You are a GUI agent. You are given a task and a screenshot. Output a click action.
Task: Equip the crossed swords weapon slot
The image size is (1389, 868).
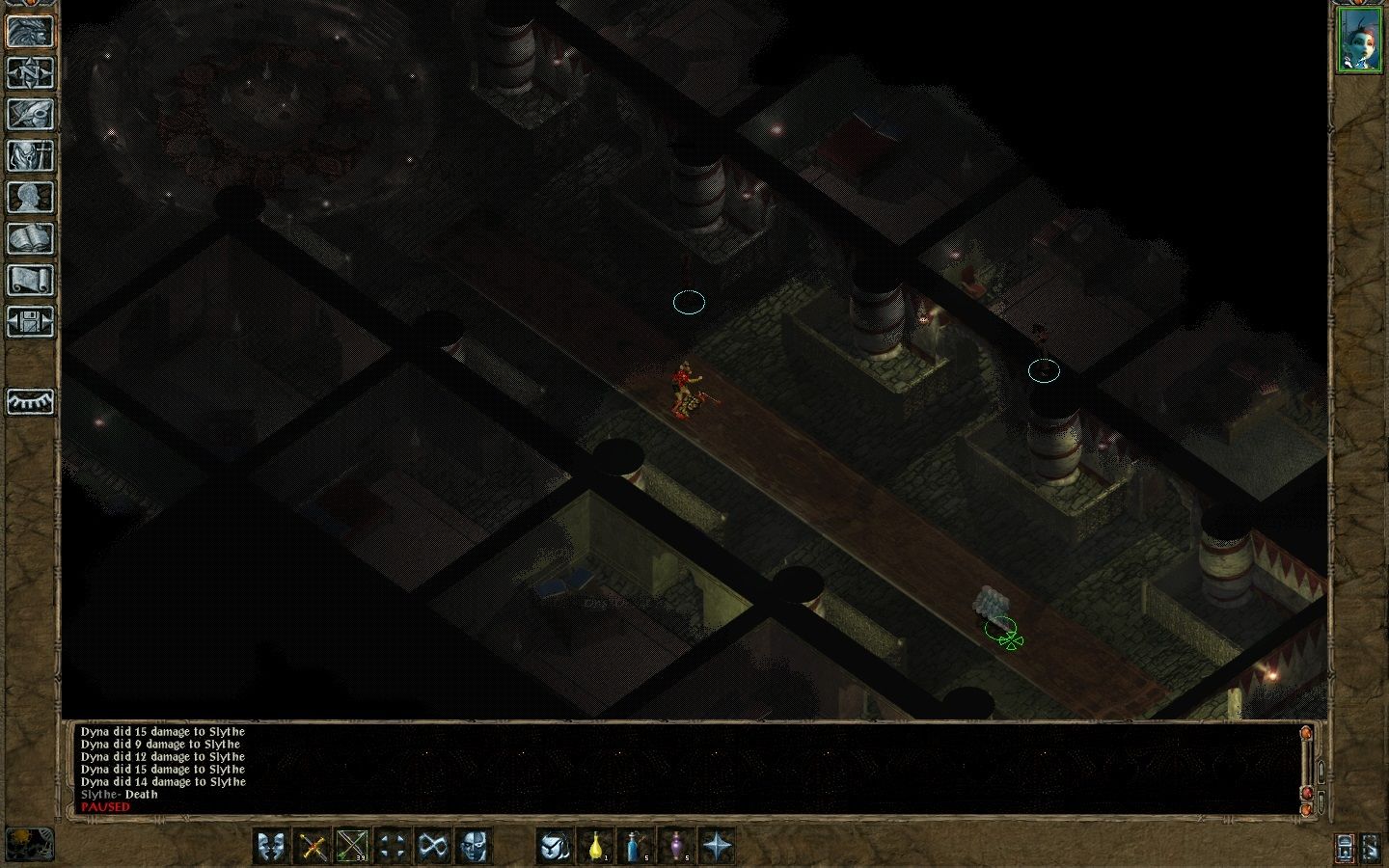pos(313,846)
